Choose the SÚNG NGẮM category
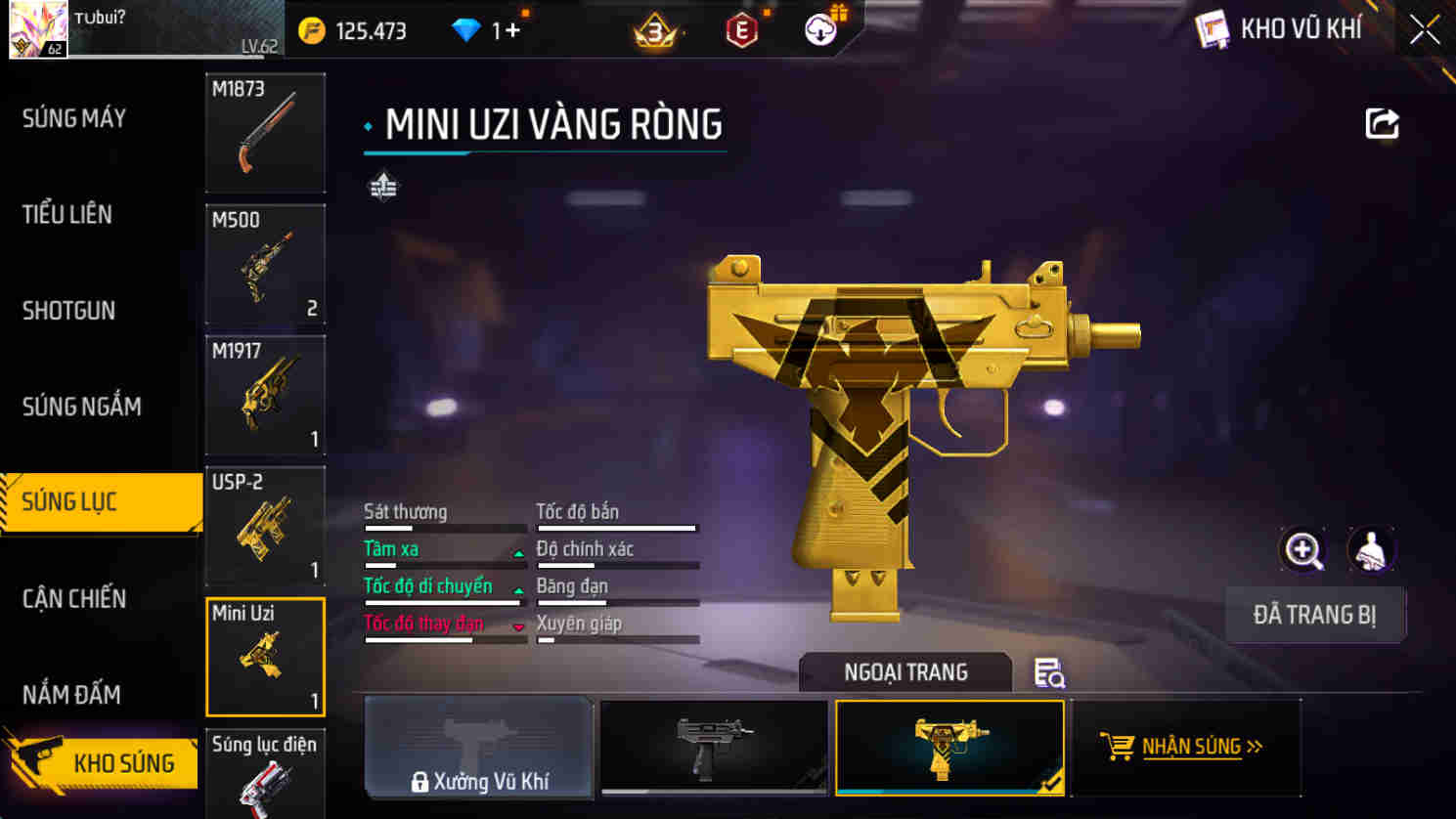The width and height of the screenshot is (1456, 819). [x=82, y=407]
